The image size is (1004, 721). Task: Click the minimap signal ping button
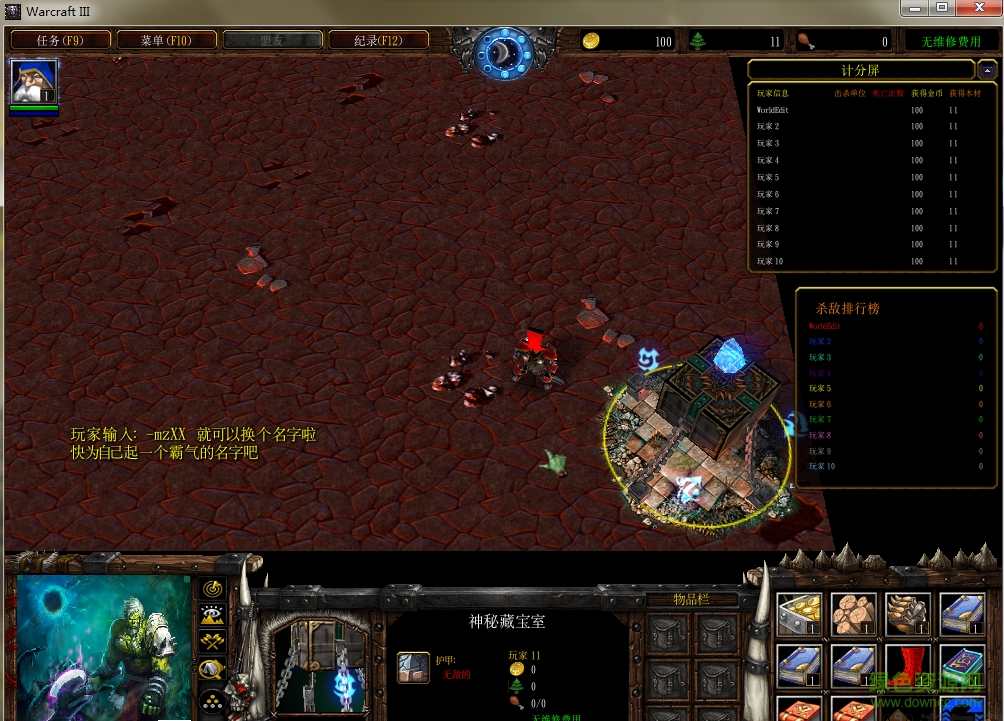(212, 588)
